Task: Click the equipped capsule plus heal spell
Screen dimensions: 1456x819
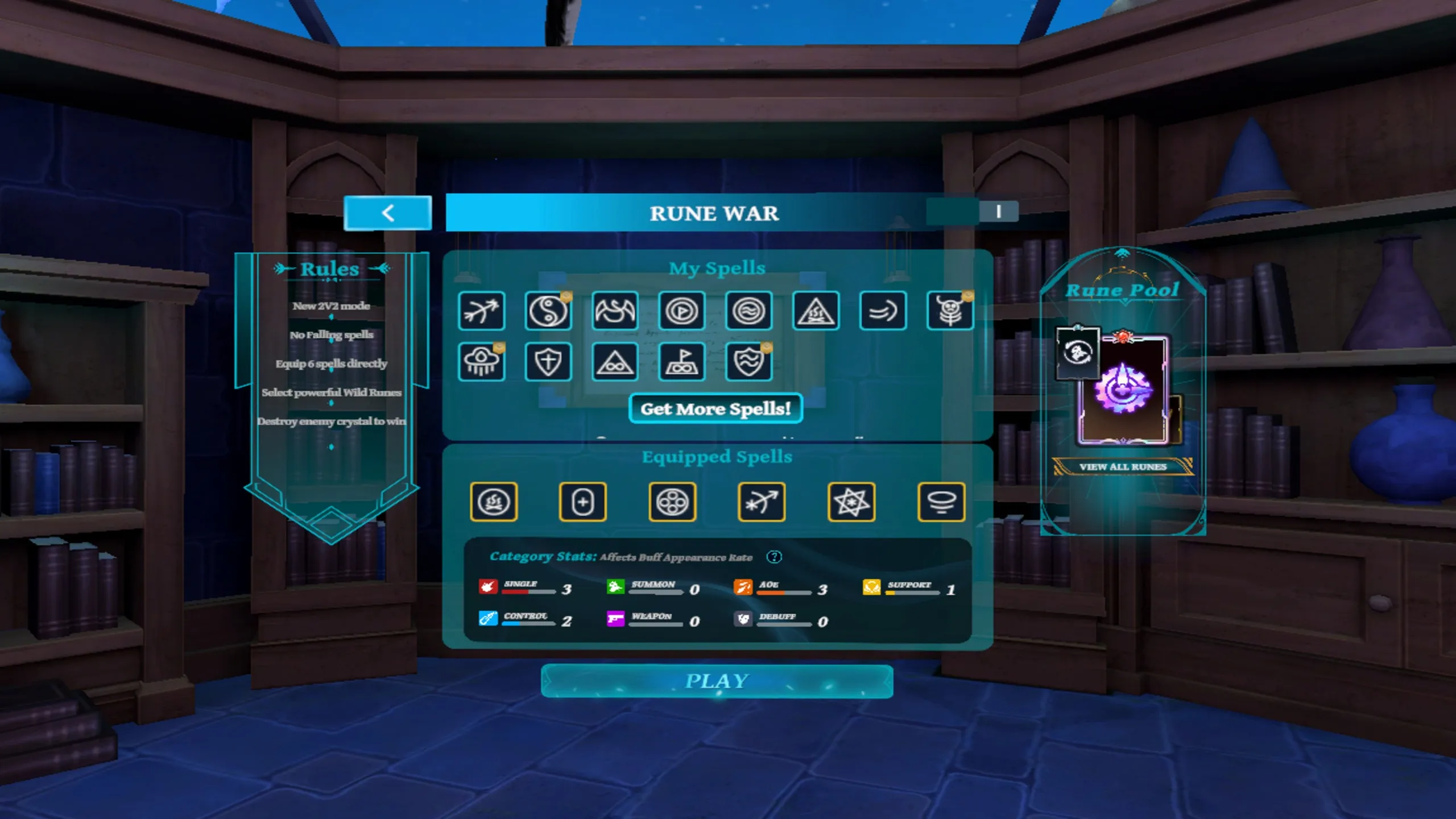Action: click(x=583, y=502)
